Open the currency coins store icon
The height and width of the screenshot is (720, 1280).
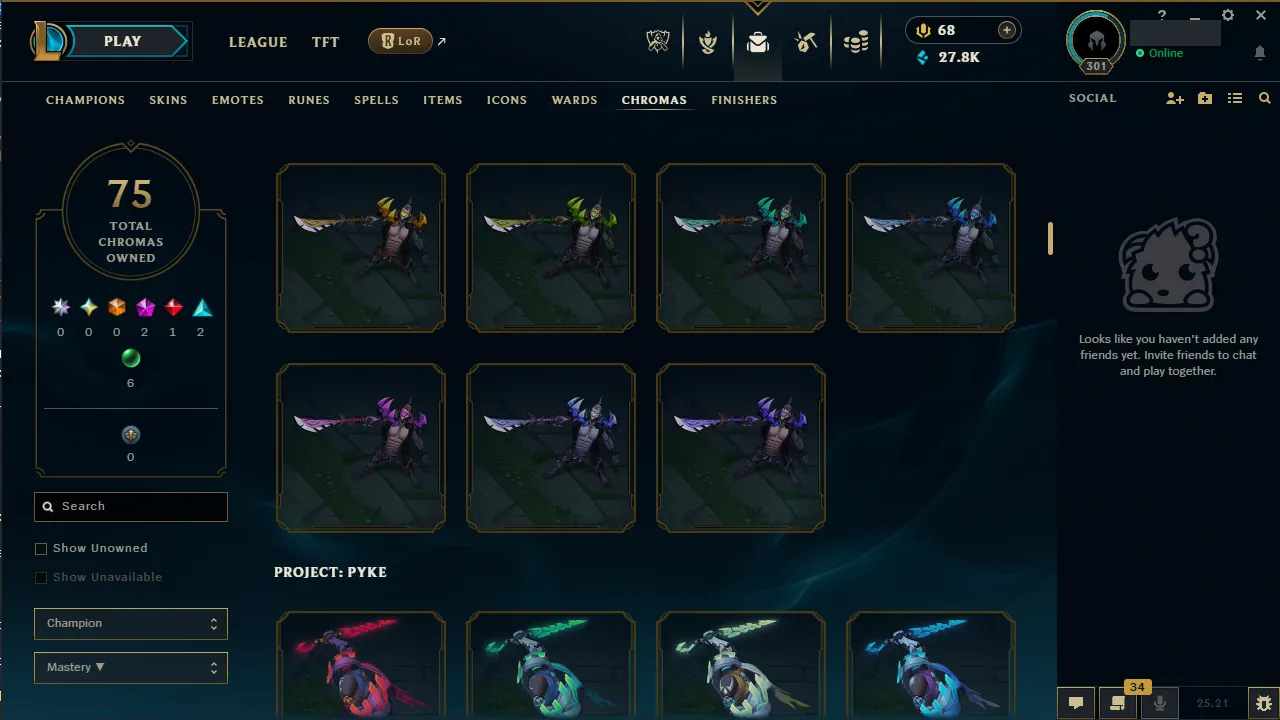[856, 42]
